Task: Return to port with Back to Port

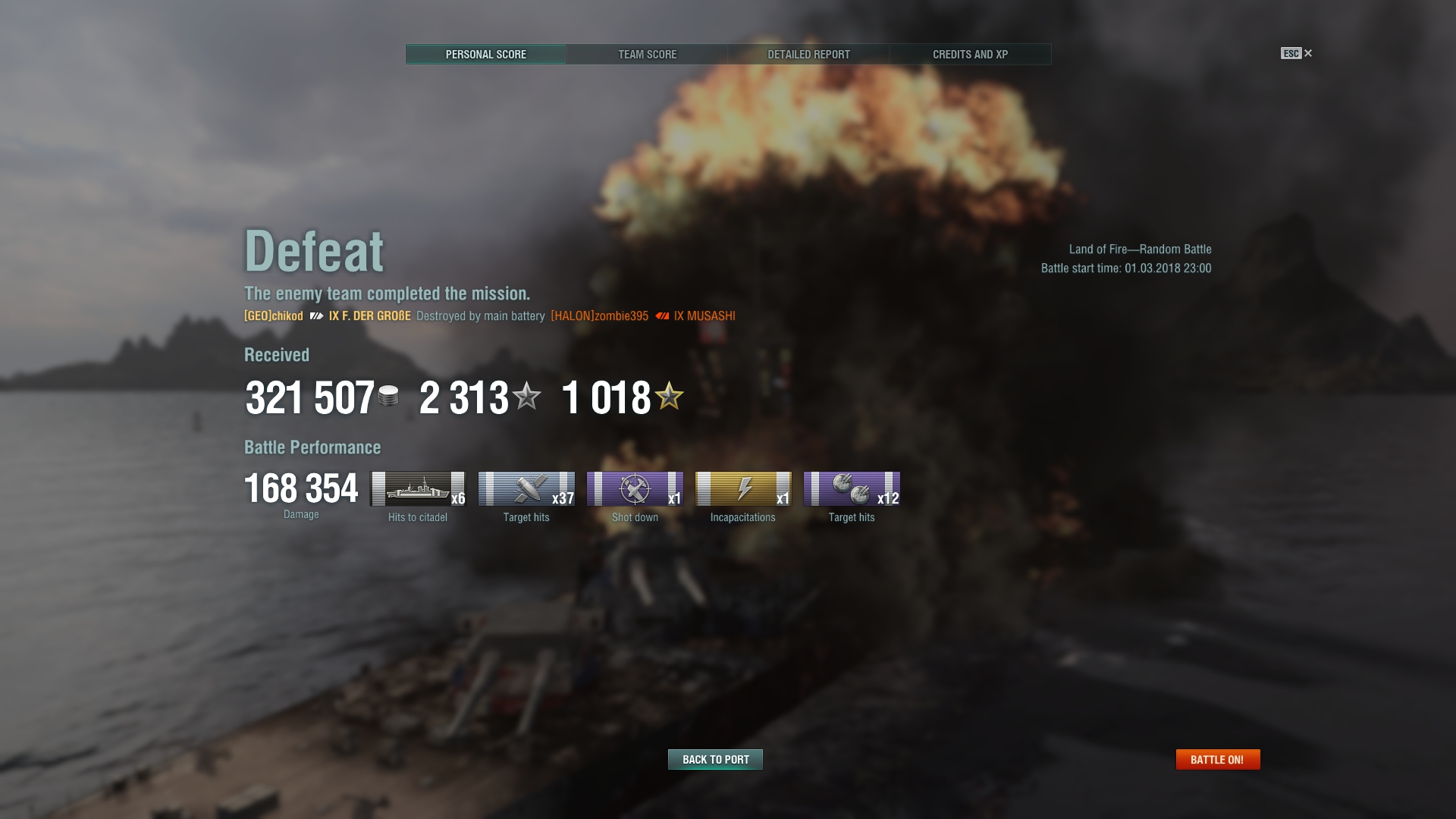Action: coord(715,759)
